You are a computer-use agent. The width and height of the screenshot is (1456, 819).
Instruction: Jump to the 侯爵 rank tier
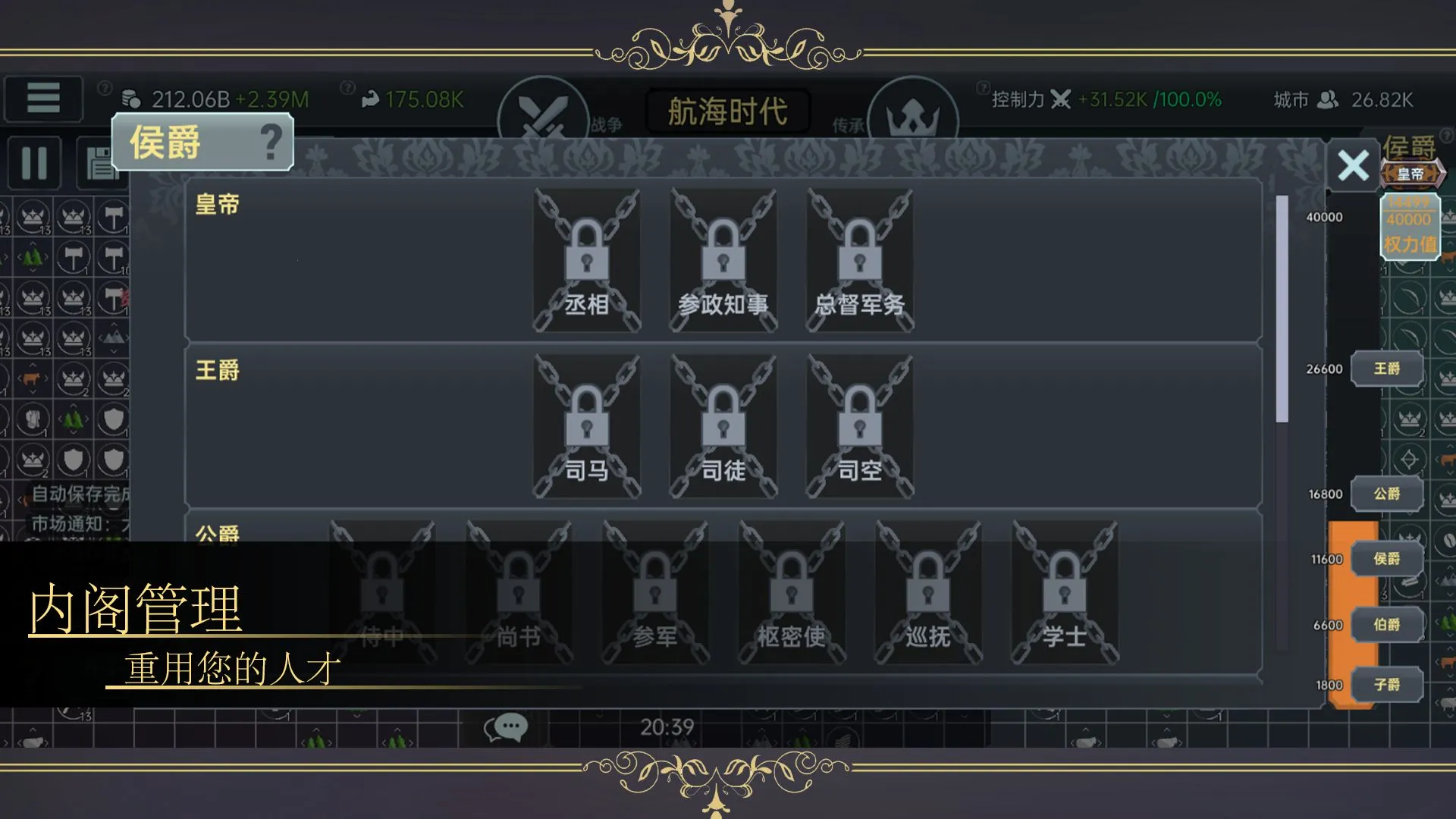pos(1386,559)
